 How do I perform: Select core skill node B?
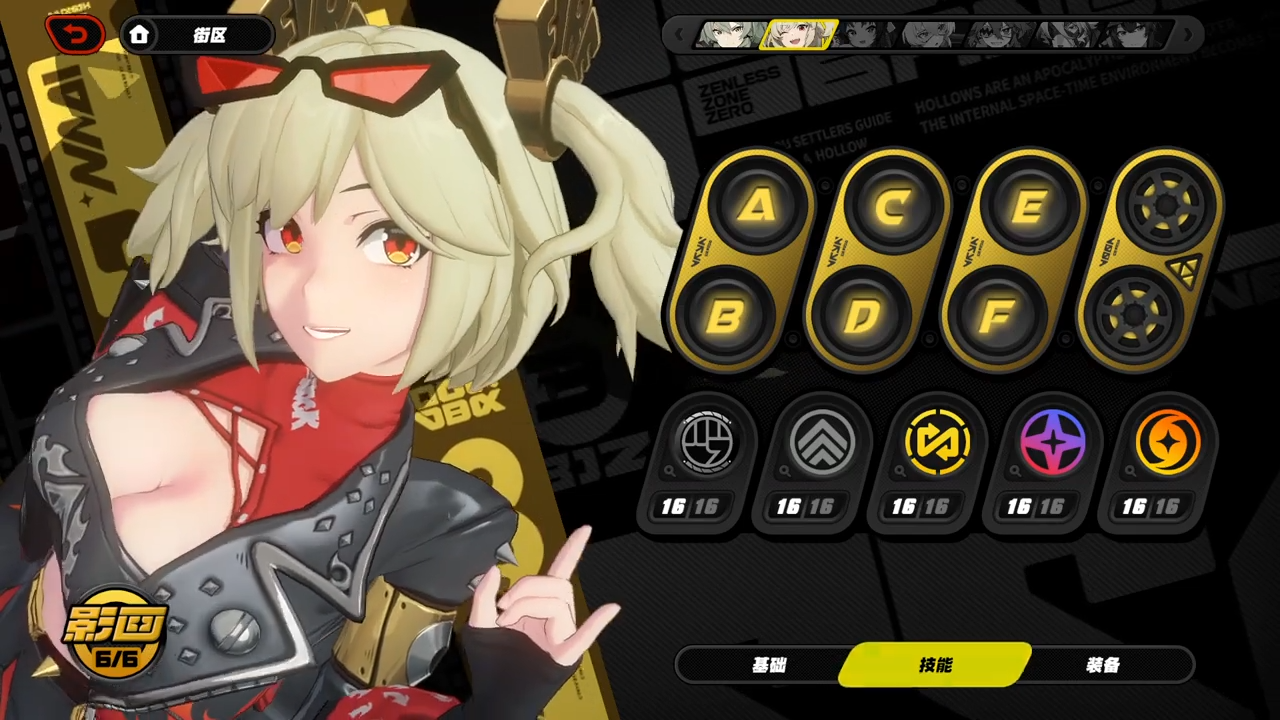[726, 317]
